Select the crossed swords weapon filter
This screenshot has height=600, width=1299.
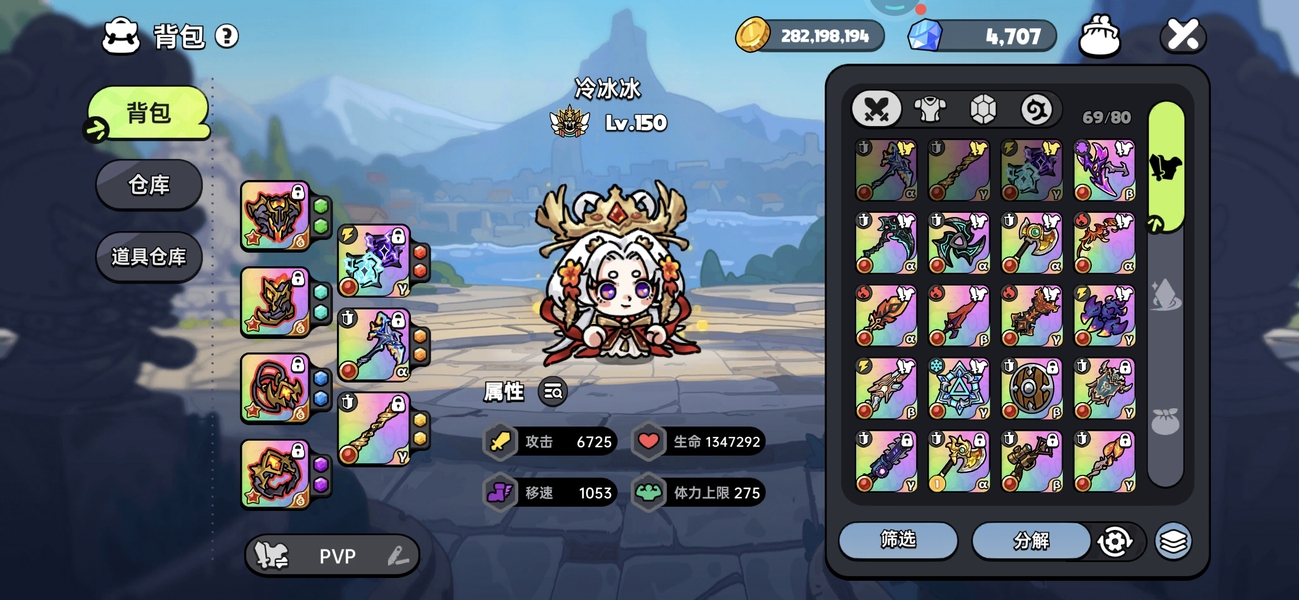(876, 108)
